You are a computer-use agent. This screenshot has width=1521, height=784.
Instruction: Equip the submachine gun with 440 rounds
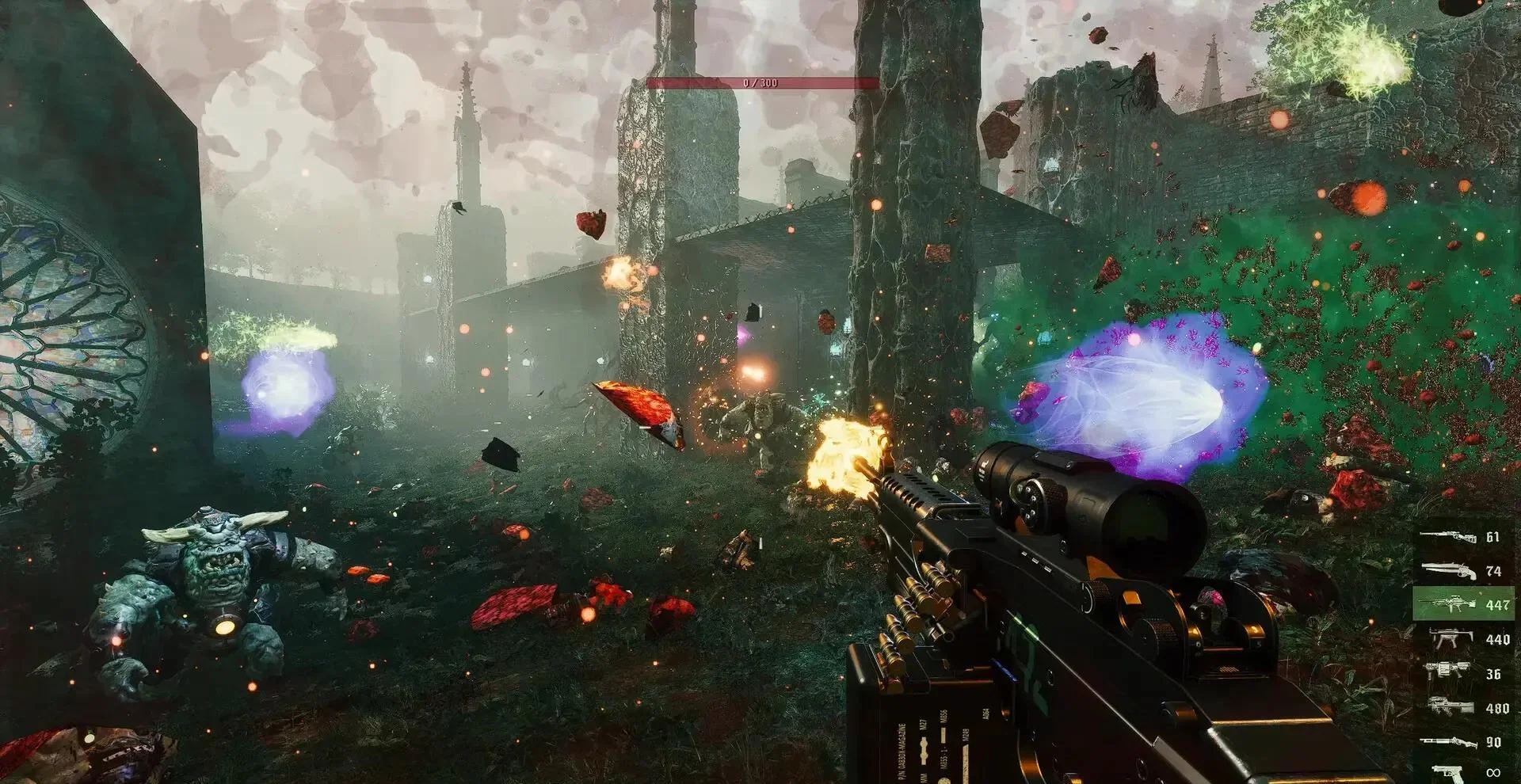click(1462, 639)
